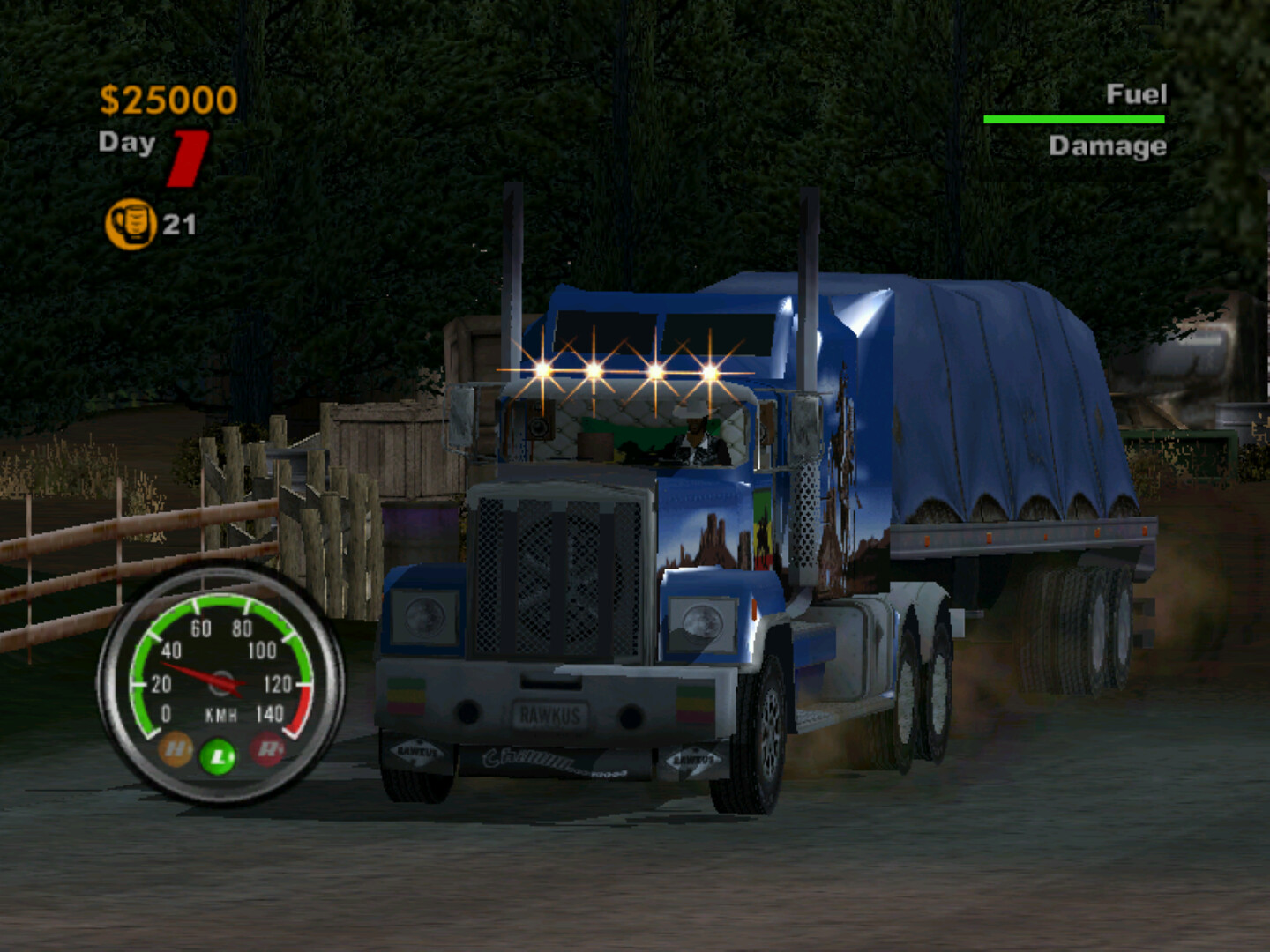Click the beer mug counter icon

tap(131, 221)
